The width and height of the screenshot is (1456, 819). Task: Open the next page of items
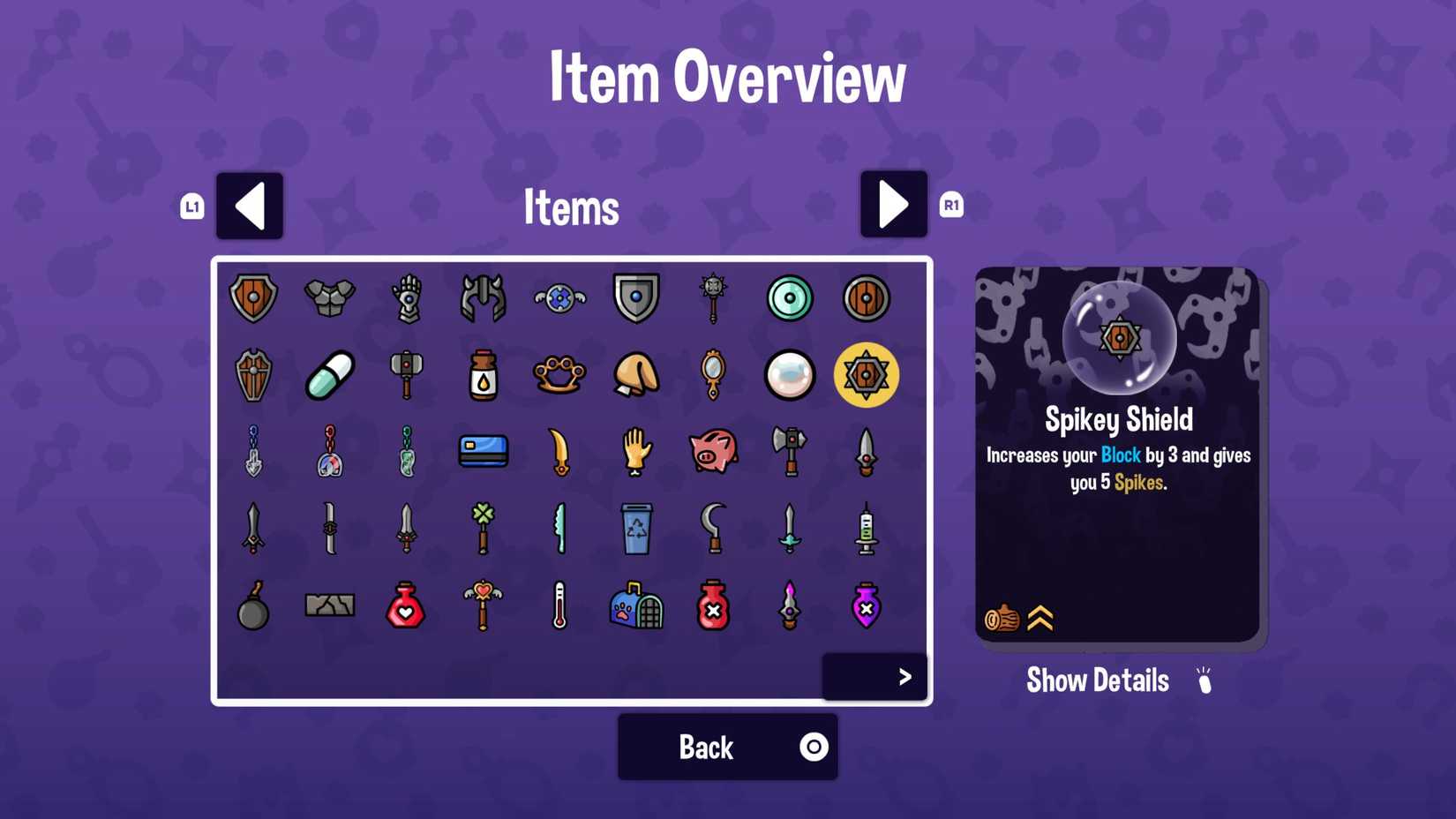tap(874, 676)
